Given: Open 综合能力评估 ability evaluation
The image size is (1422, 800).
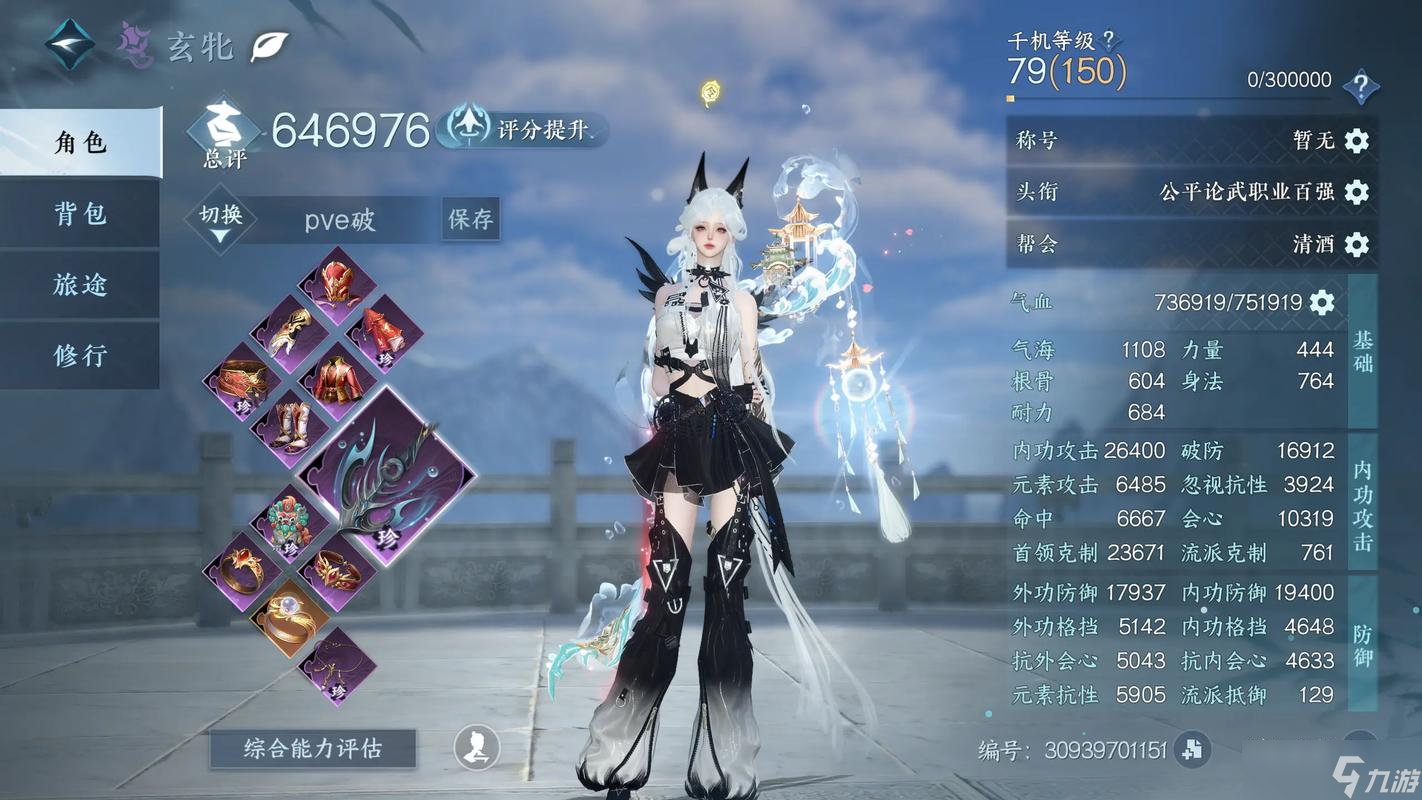Looking at the screenshot, I should 311,748.
